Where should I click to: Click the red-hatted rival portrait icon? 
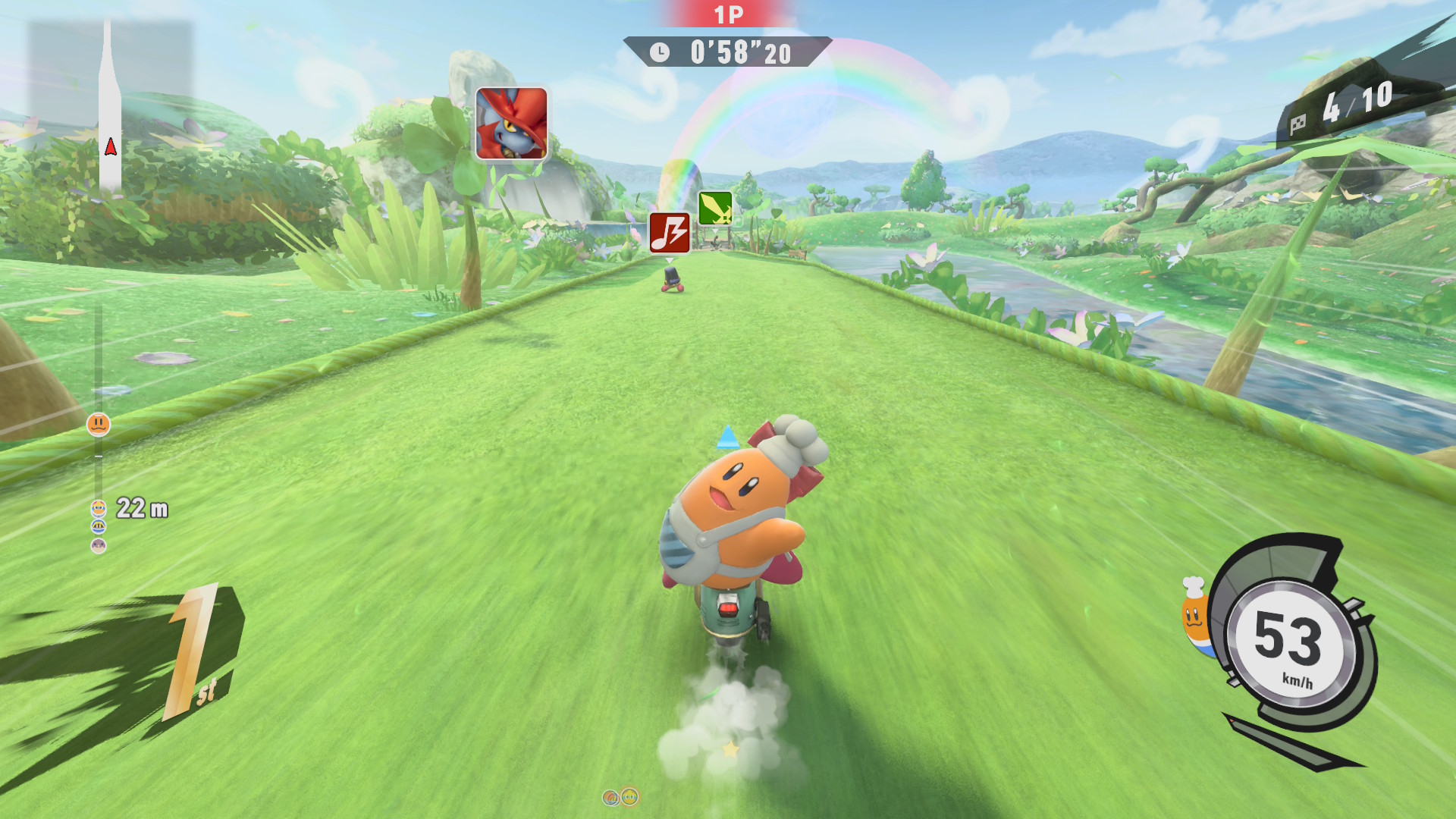pos(511,123)
